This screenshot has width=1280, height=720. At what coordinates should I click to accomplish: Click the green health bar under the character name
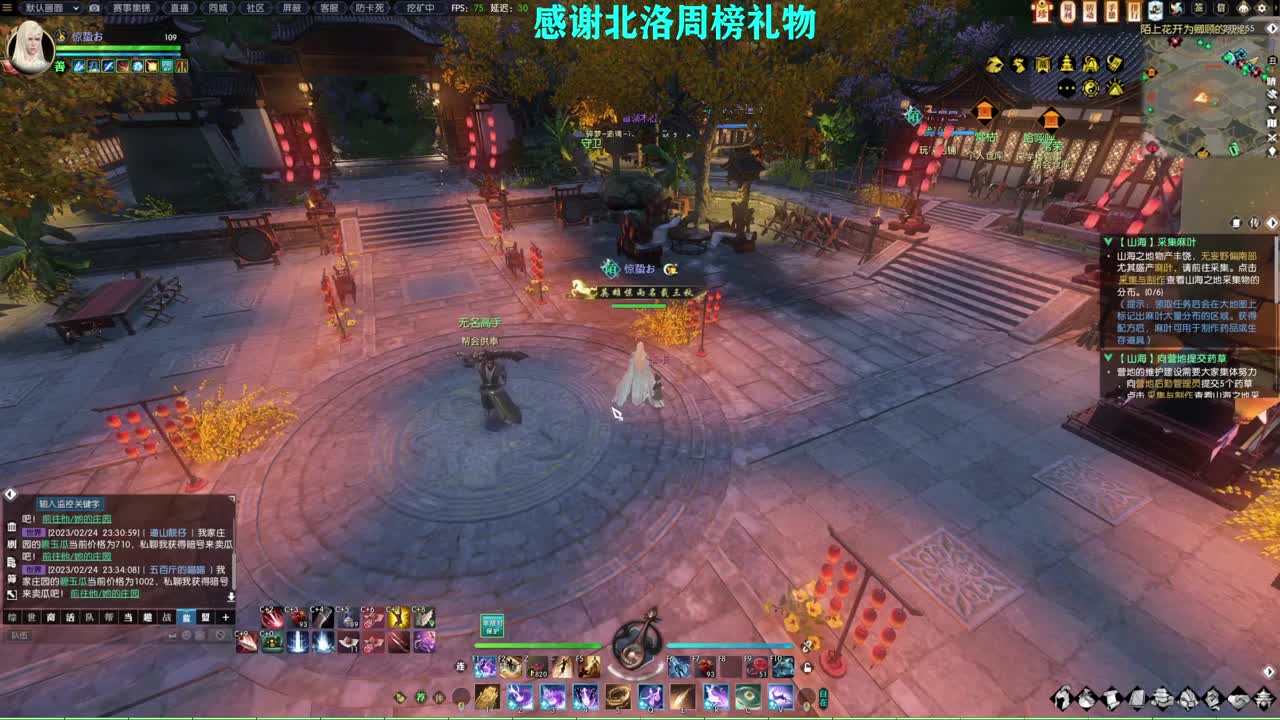[117, 48]
